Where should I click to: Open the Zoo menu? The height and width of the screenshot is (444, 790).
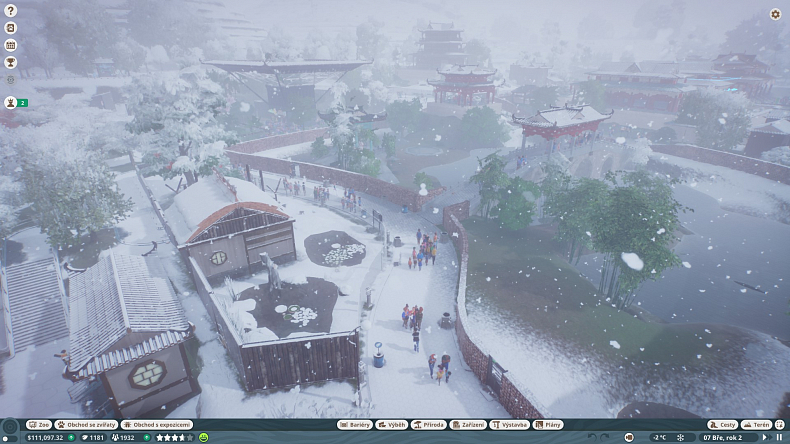point(38,425)
